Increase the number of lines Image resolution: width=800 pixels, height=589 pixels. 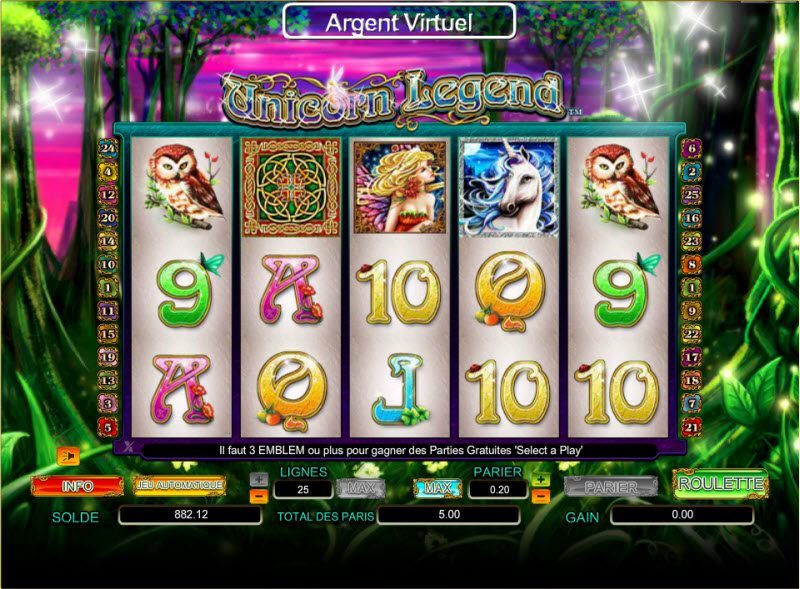(258, 479)
